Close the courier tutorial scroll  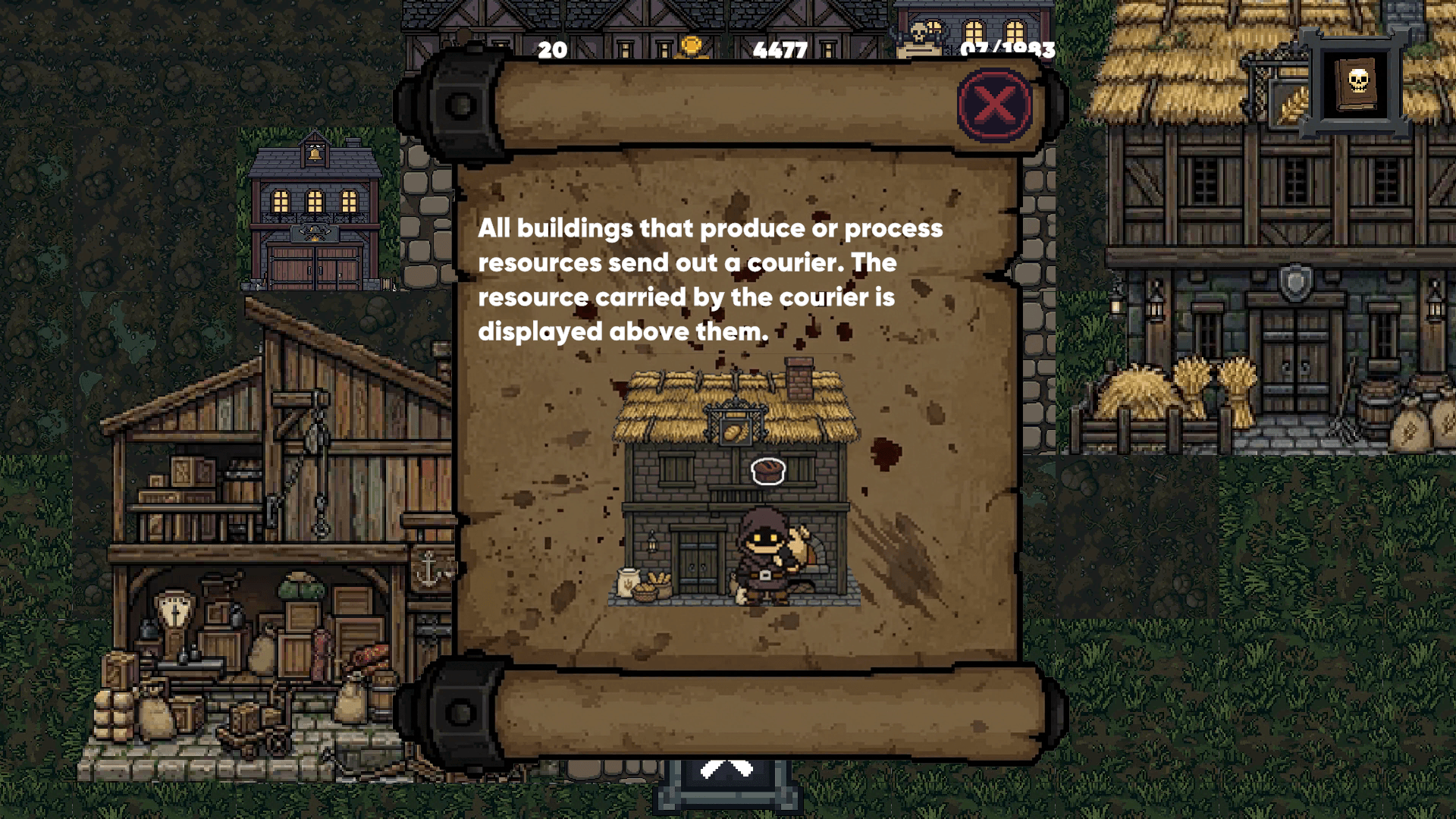click(994, 105)
